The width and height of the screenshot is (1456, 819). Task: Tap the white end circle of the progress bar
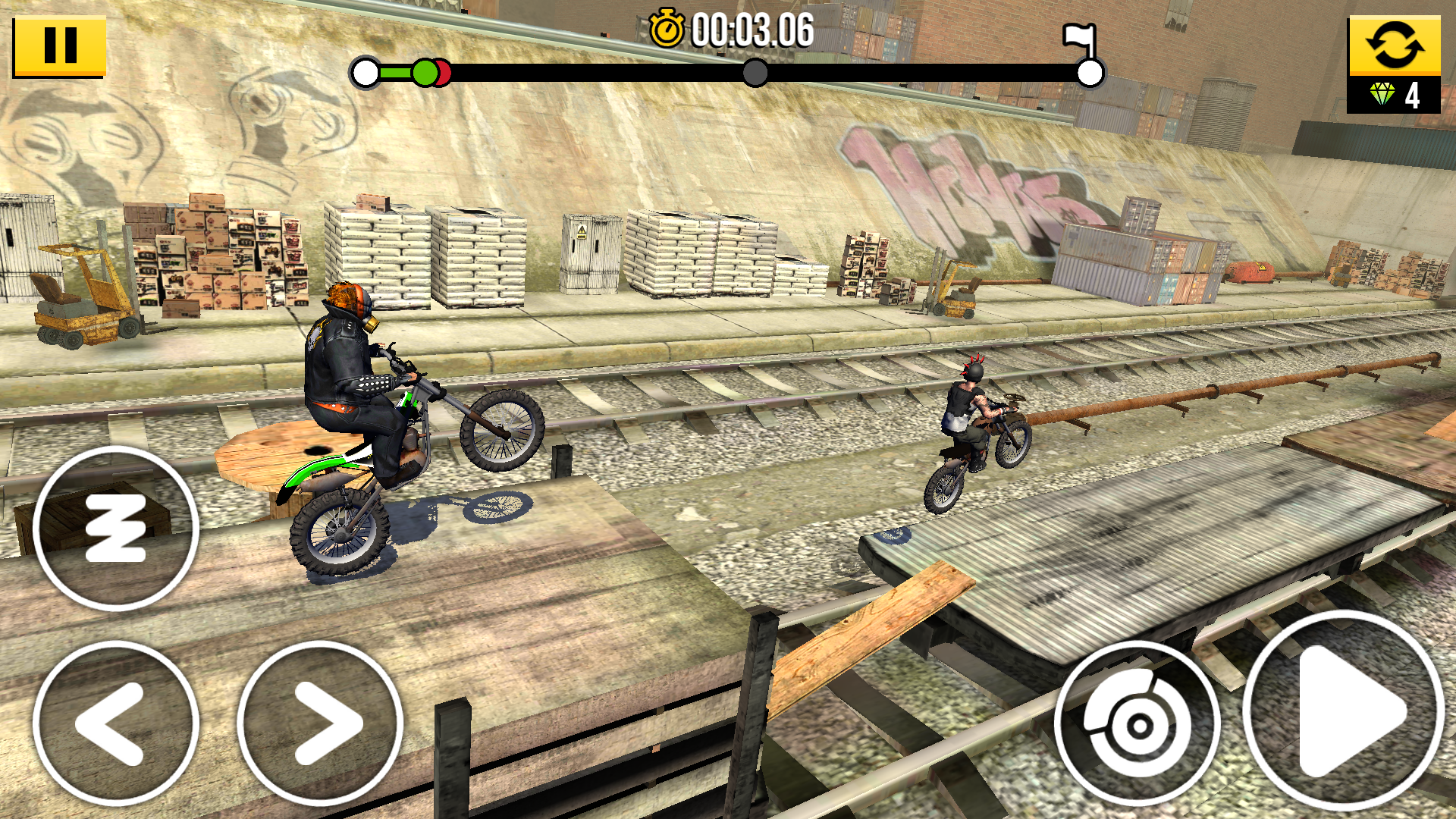pyautogui.click(x=1090, y=74)
